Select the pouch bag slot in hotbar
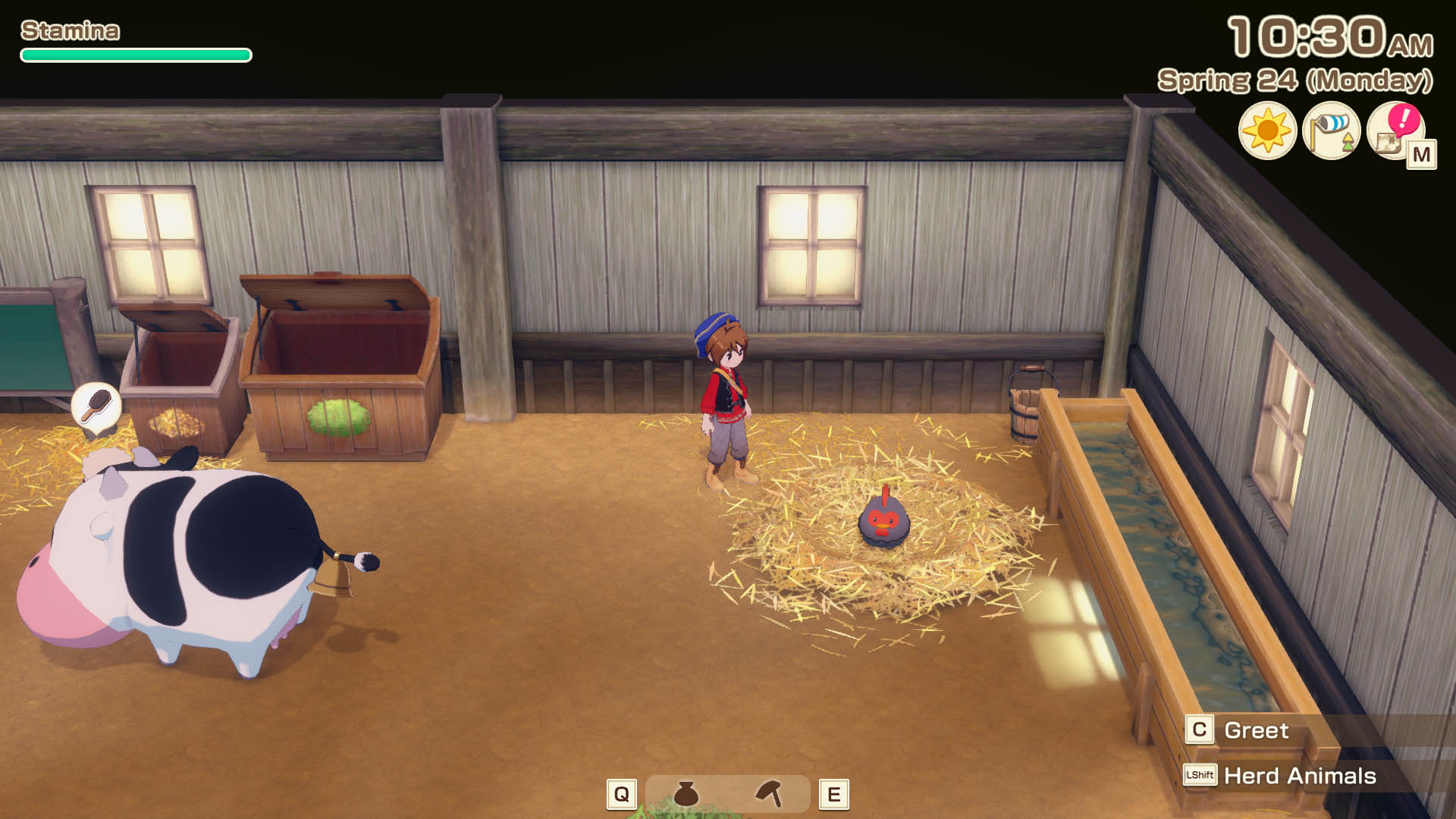1456x819 pixels. click(686, 794)
